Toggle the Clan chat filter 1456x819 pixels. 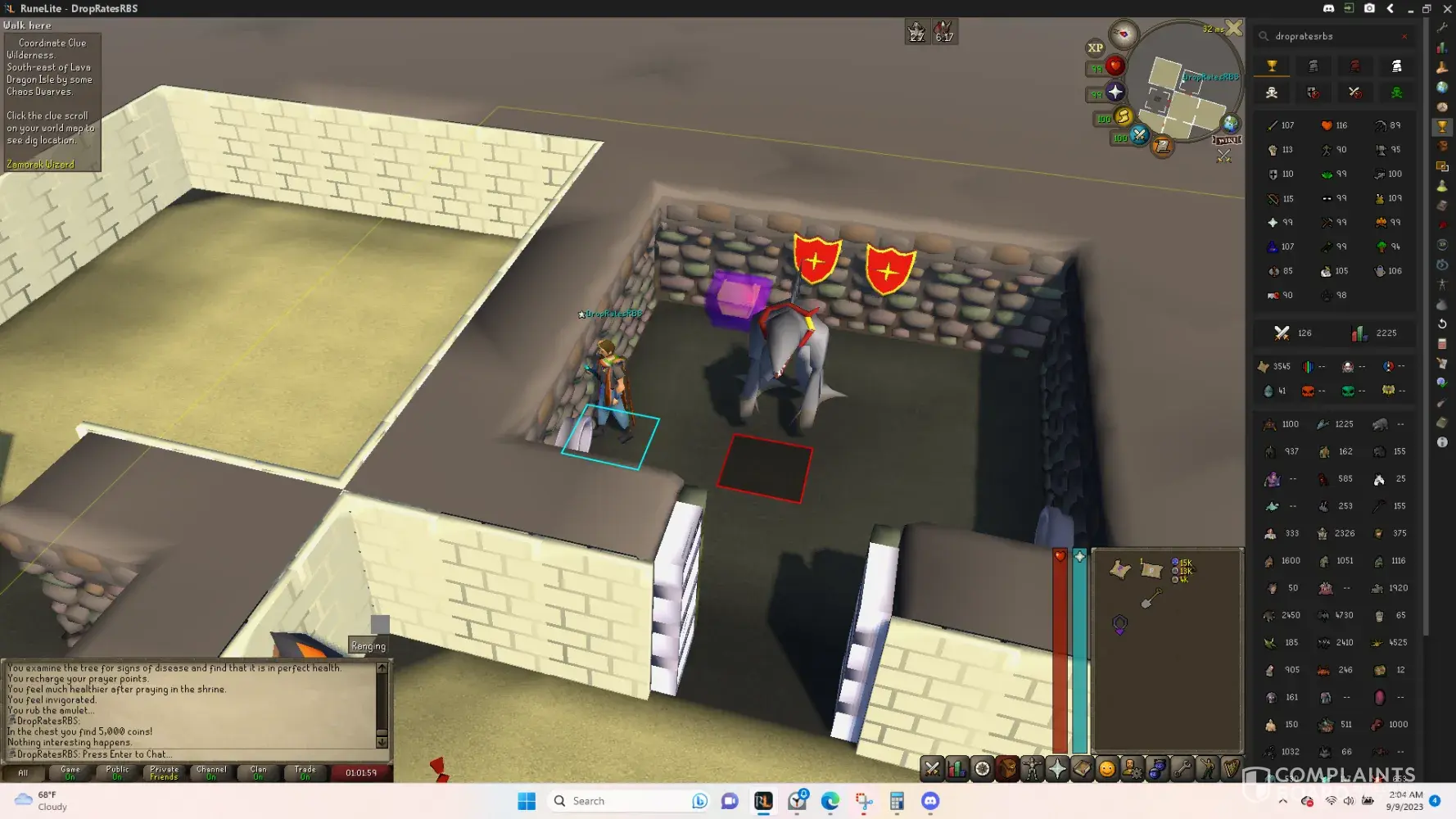click(x=259, y=772)
